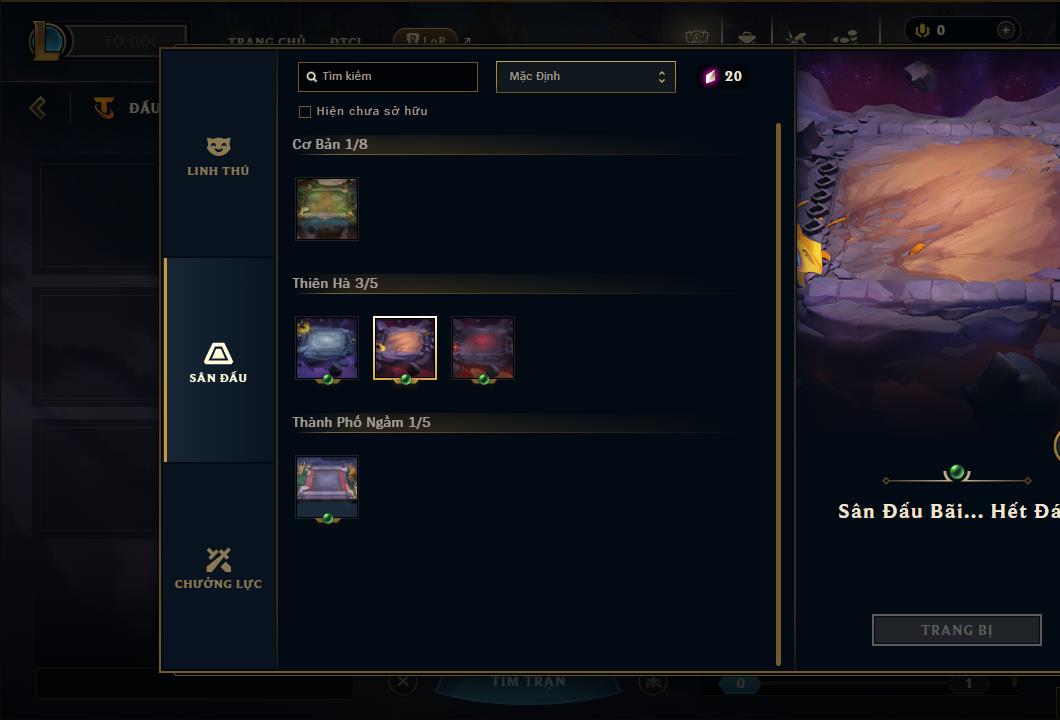Switch to the Linh Thú tab

pyautogui.click(x=218, y=157)
